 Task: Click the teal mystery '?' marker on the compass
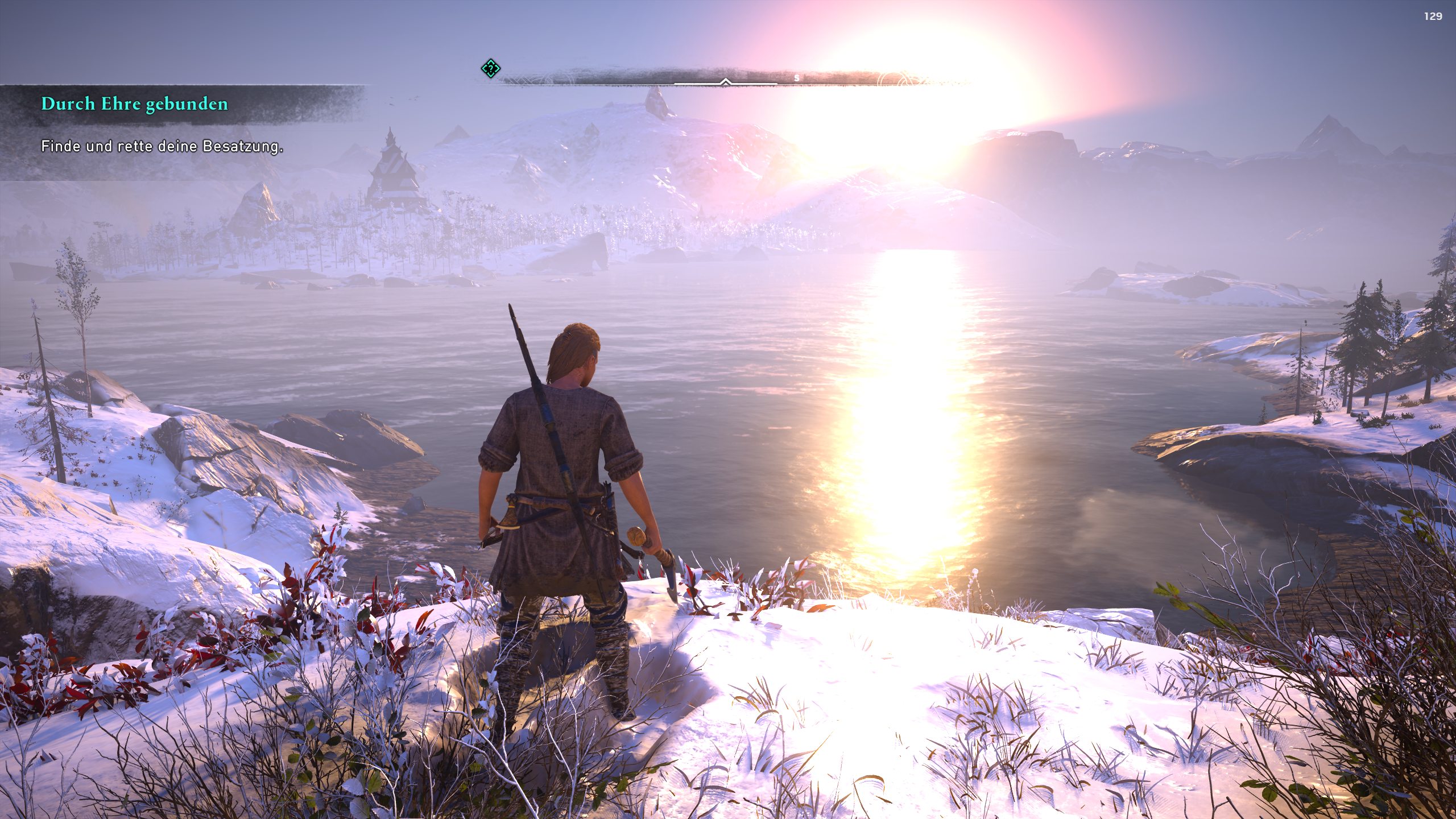click(x=491, y=69)
